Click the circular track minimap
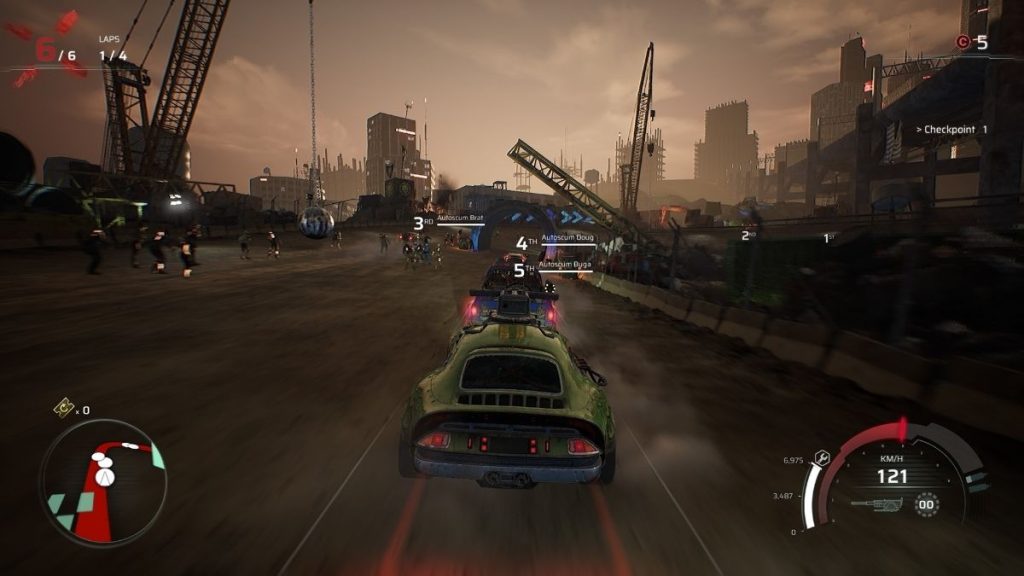Viewport: 1024px width, 576px height. pos(103,482)
